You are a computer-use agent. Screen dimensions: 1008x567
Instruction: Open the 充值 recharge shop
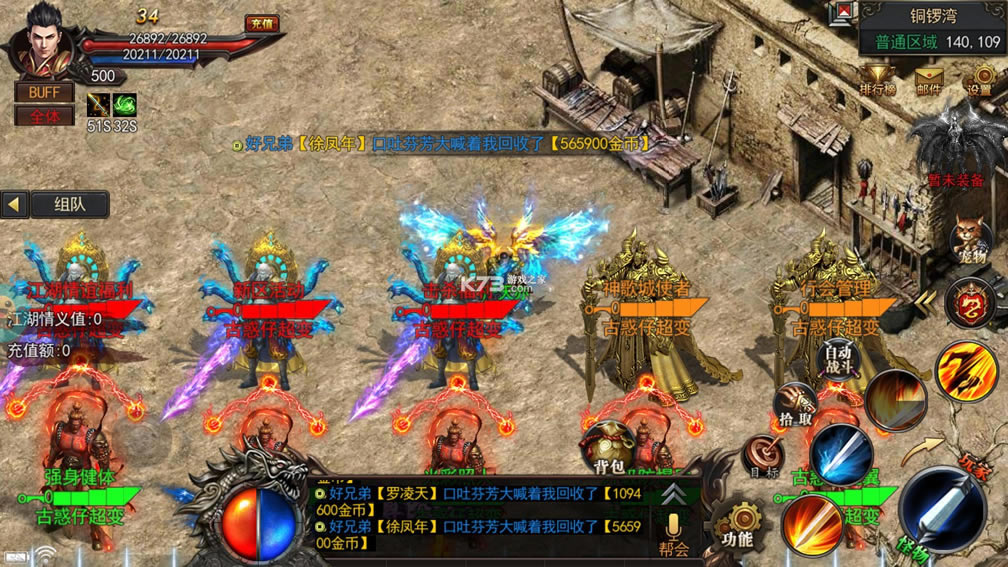tap(262, 23)
